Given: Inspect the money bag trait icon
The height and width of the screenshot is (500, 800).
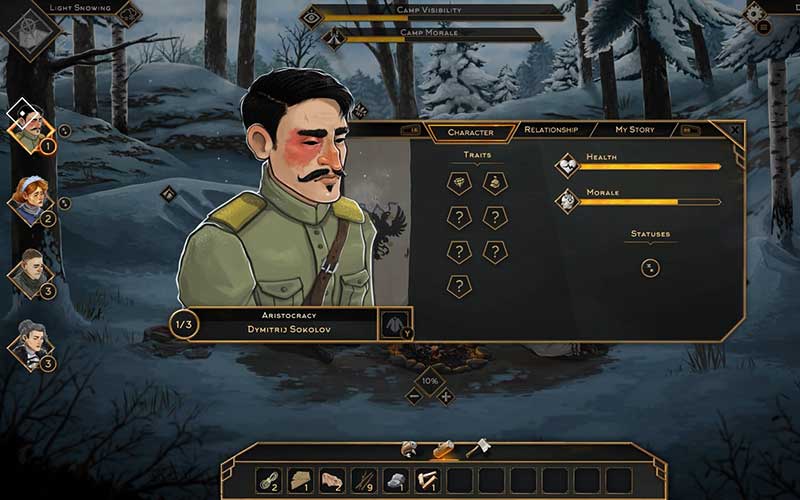Looking at the screenshot, I should pyautogui.click(x=495, y=182).
